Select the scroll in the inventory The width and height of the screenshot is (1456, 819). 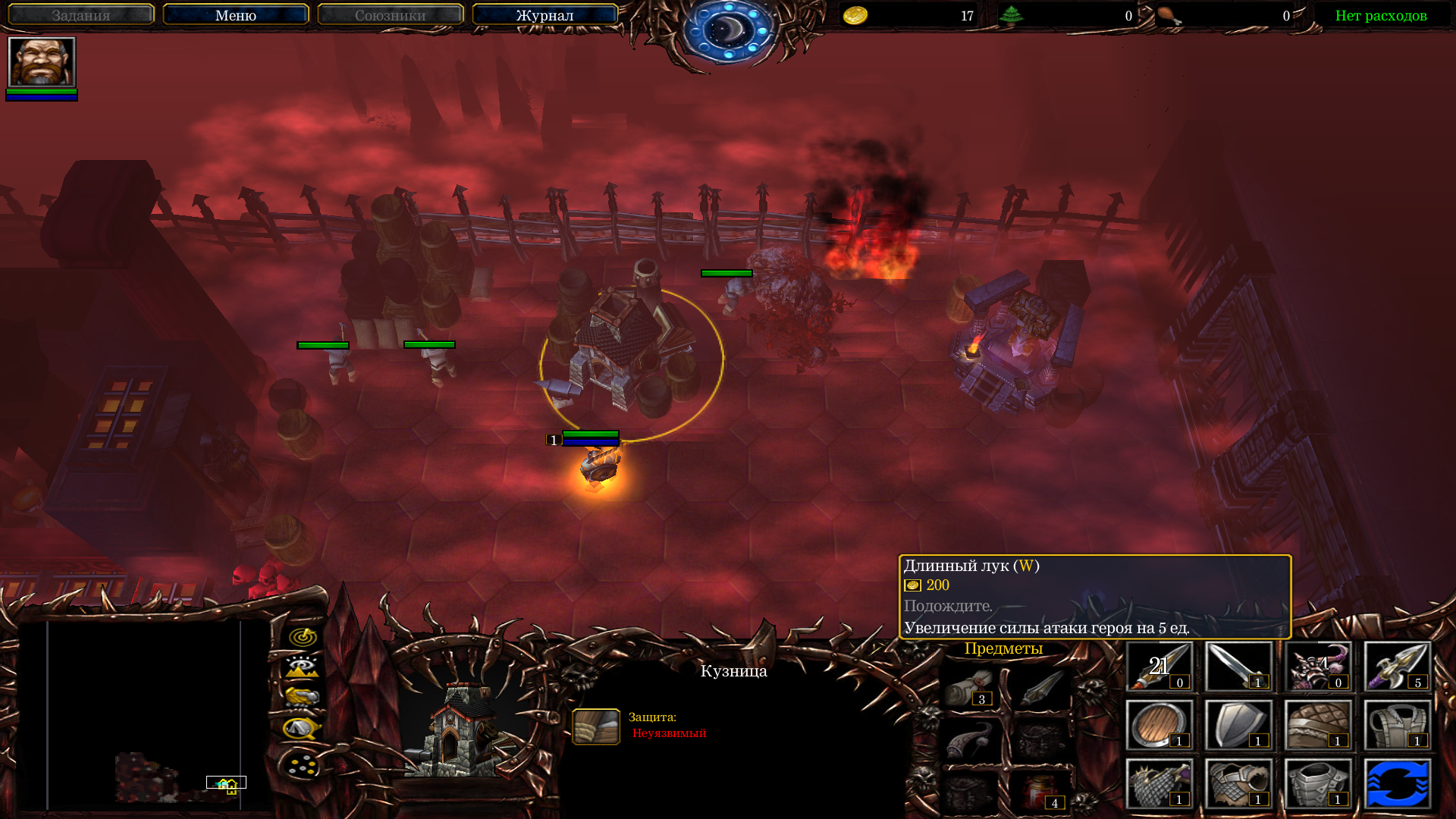pos(971,687)
